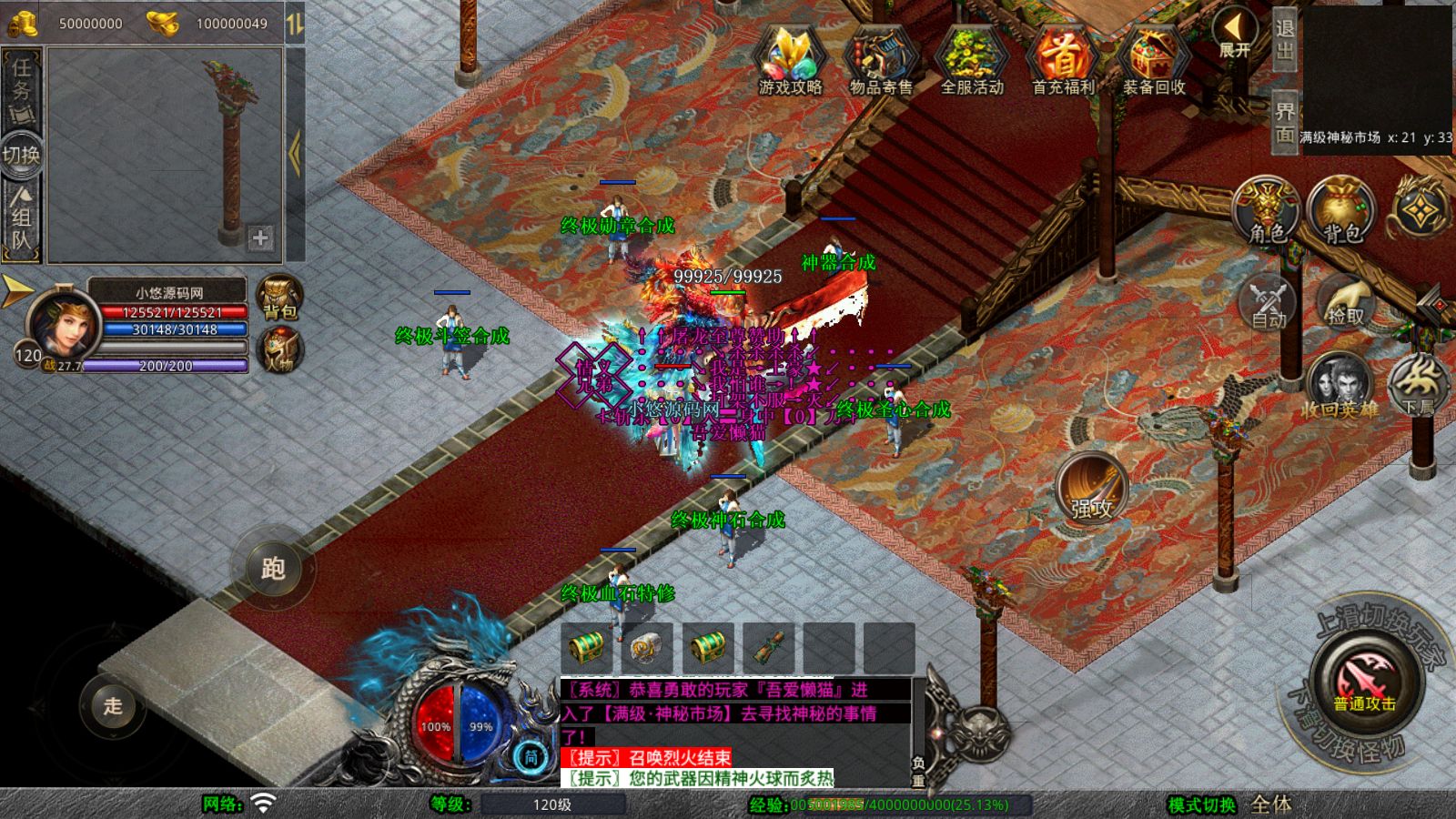Open the 游戏攻略 game guide
Viewport: 1456px width, 819px height.
click(x=790, y=59)
